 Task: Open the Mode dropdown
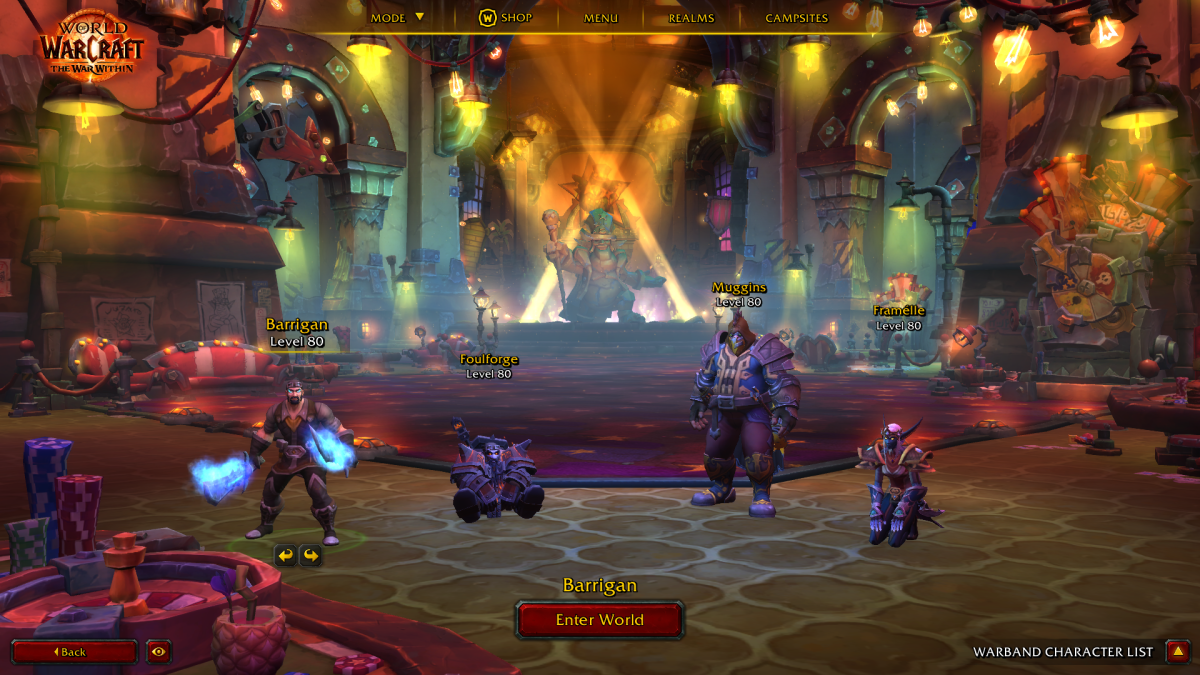(397, 18)
